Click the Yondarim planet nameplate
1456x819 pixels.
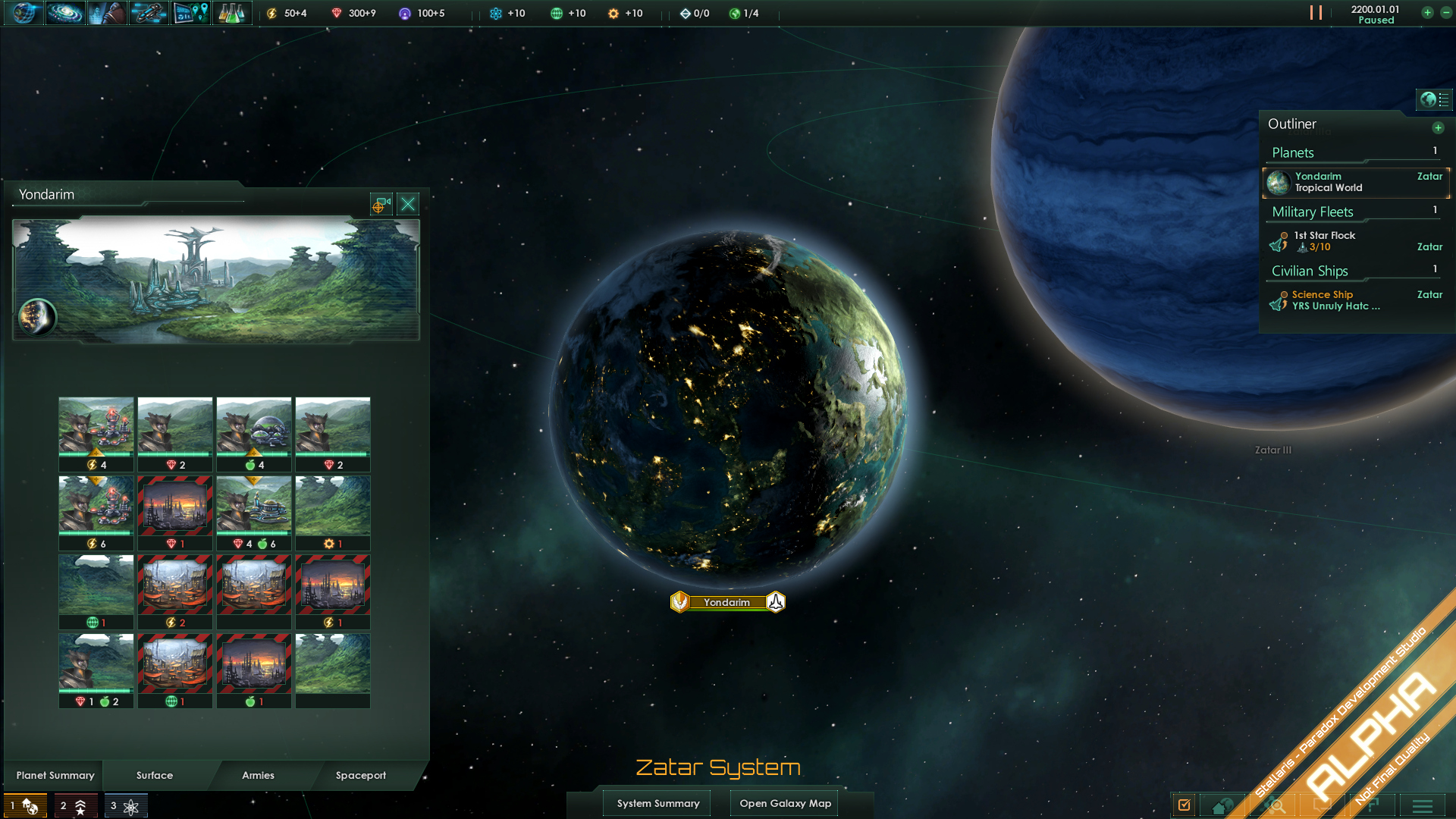726,602
